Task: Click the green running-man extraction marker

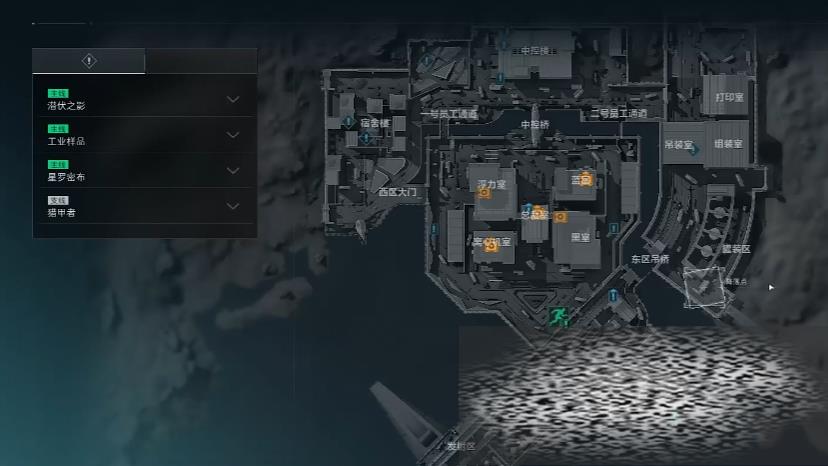Action: click(559, 318)
